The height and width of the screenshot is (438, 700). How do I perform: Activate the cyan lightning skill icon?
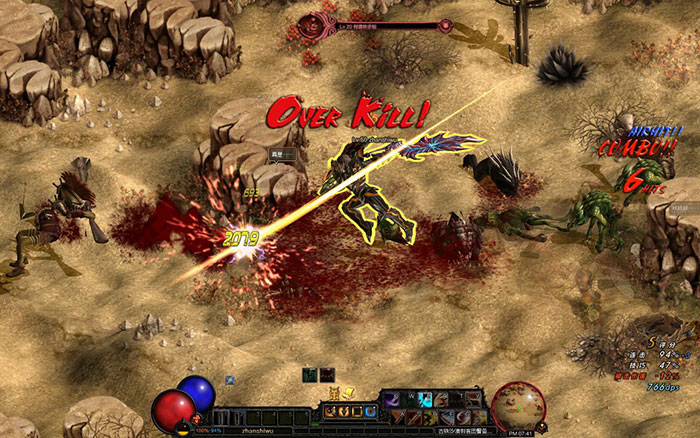click(426, 401)
